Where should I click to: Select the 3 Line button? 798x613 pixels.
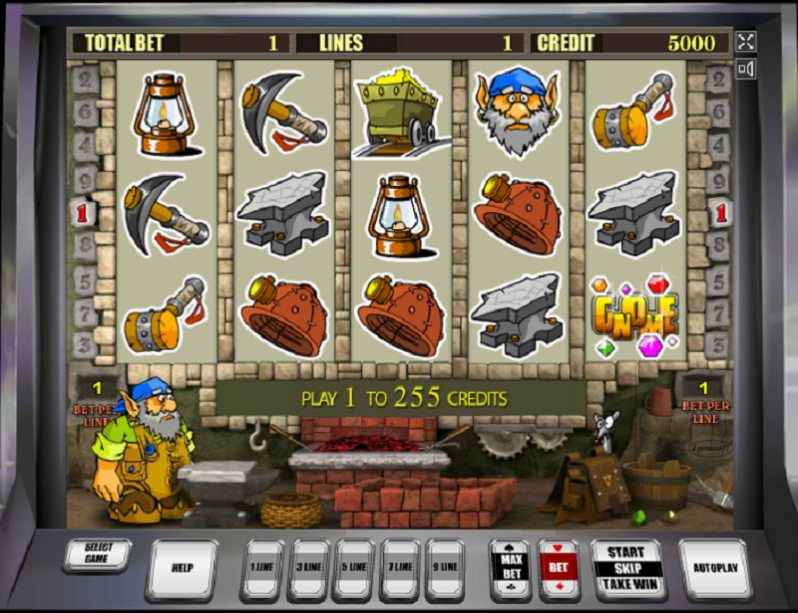coord(307,569)
